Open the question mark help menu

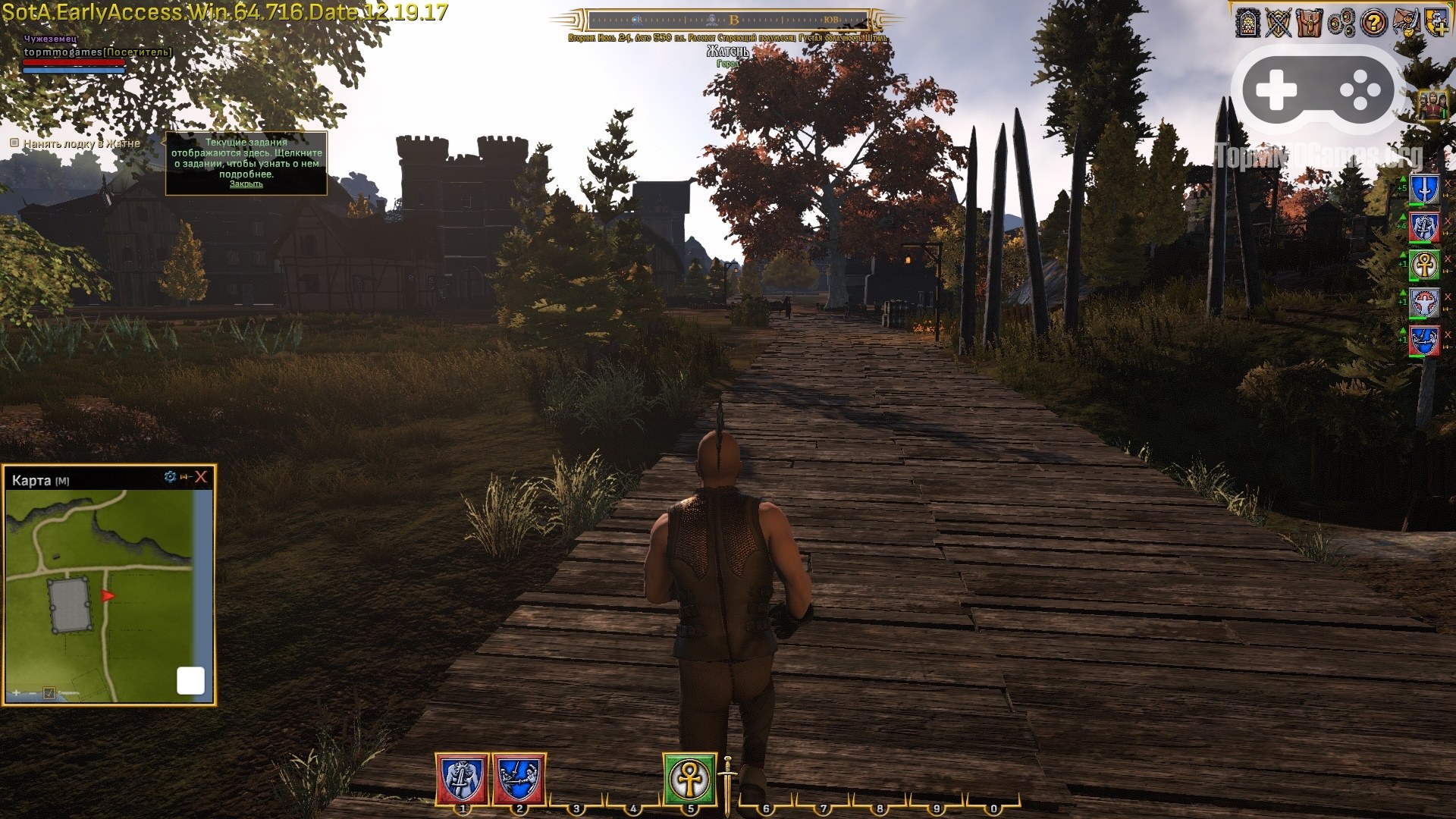1373,23
